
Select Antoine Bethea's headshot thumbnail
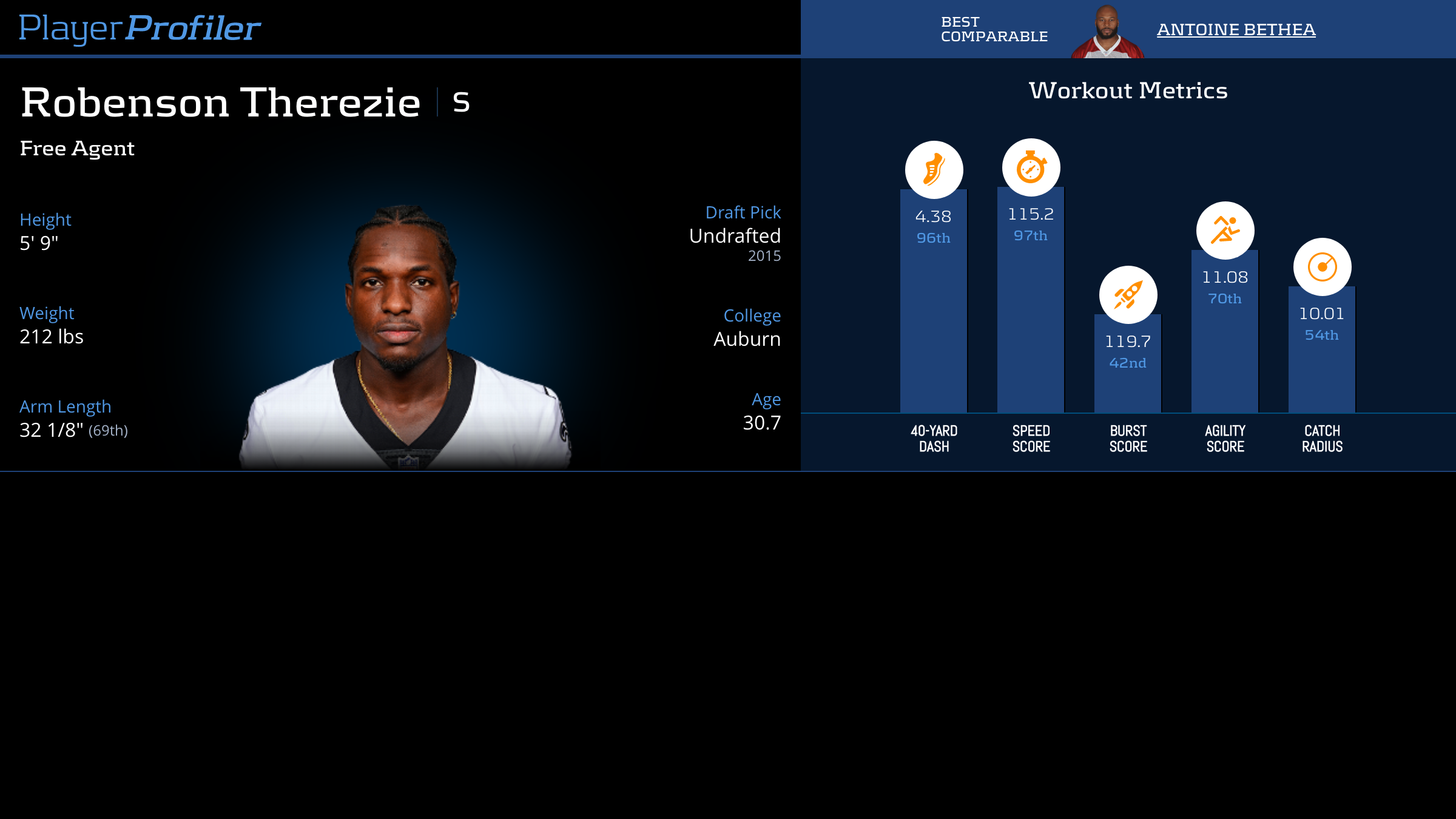click(1107, 32)
